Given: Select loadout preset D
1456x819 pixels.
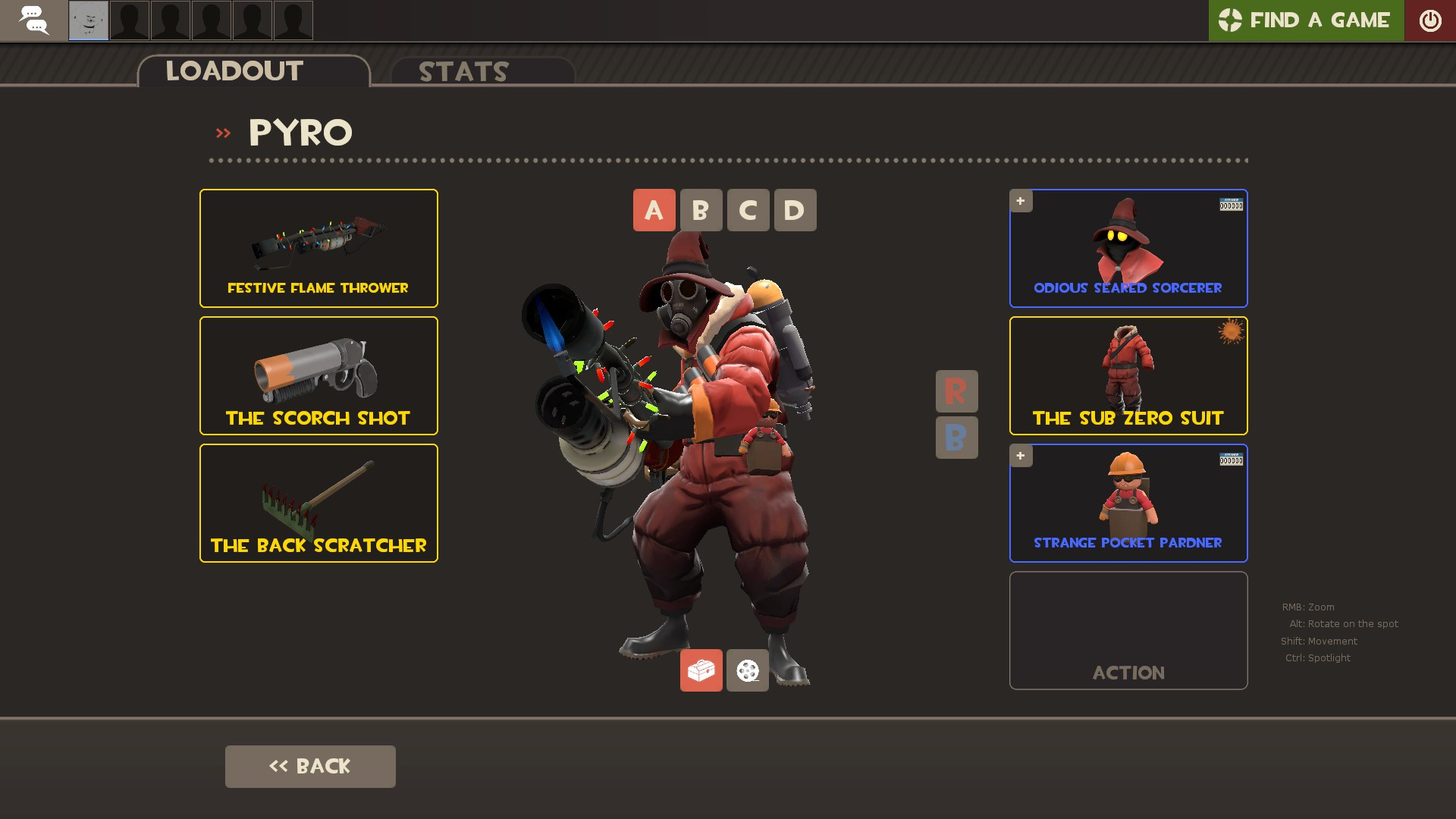Looking at the screenshot, I should click(x=794, y=210).
